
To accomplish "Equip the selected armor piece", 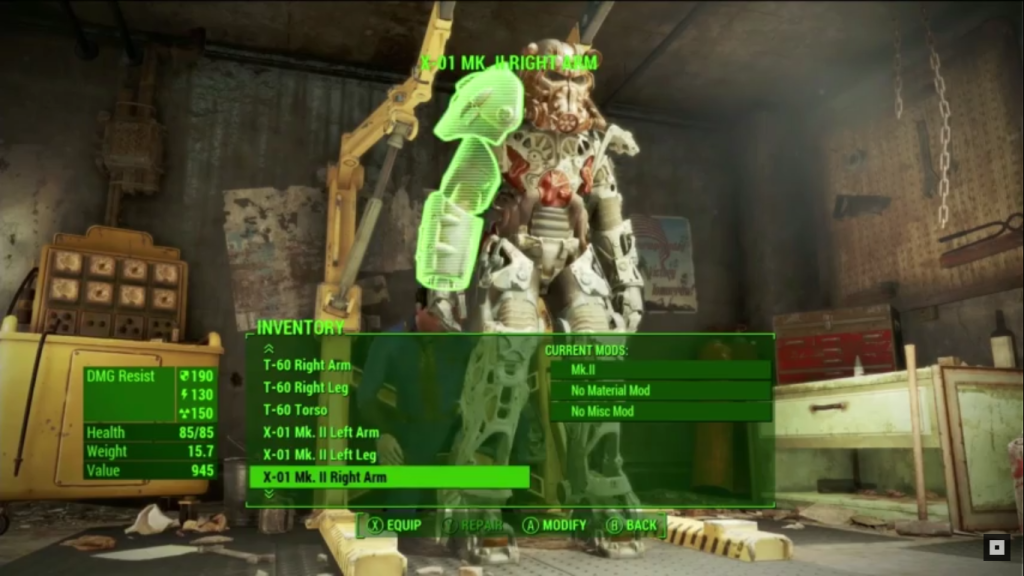I will tap(393, 525).
